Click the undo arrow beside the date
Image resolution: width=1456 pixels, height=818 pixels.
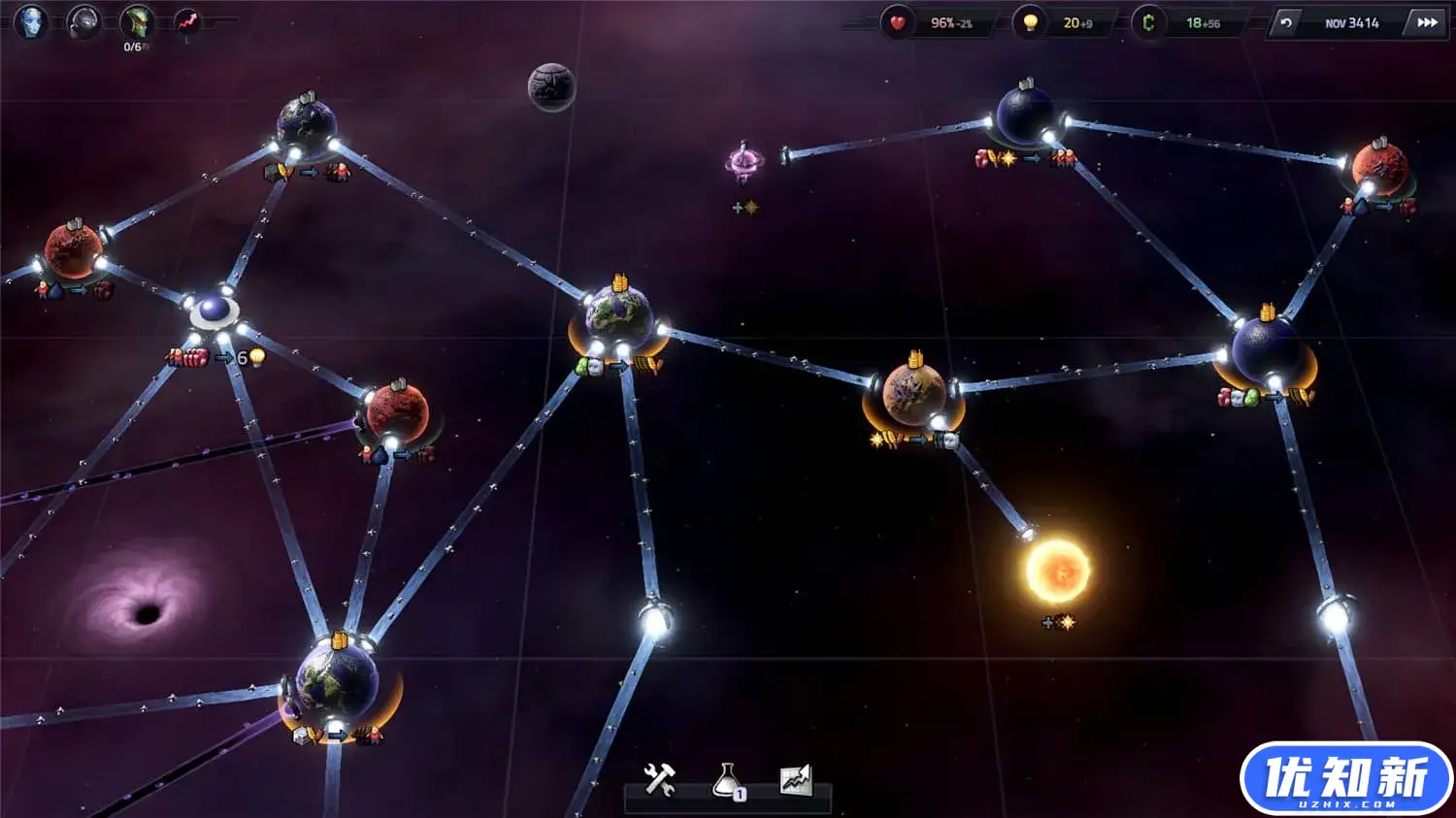click(1286, 22)
